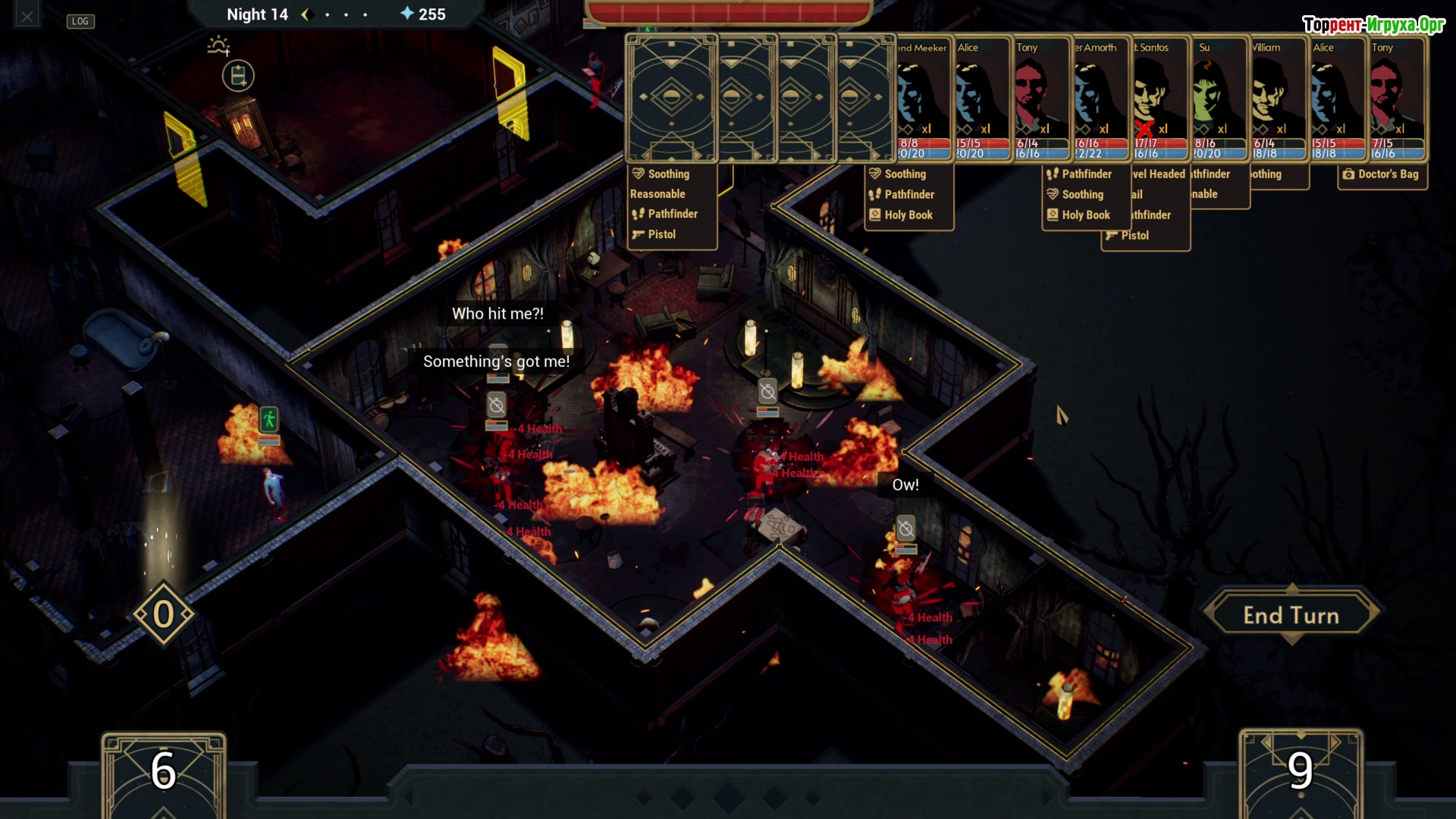This screenshot has height=819, width=1456.
Task: Open the discard pile showing 9
Action: 1300,772
